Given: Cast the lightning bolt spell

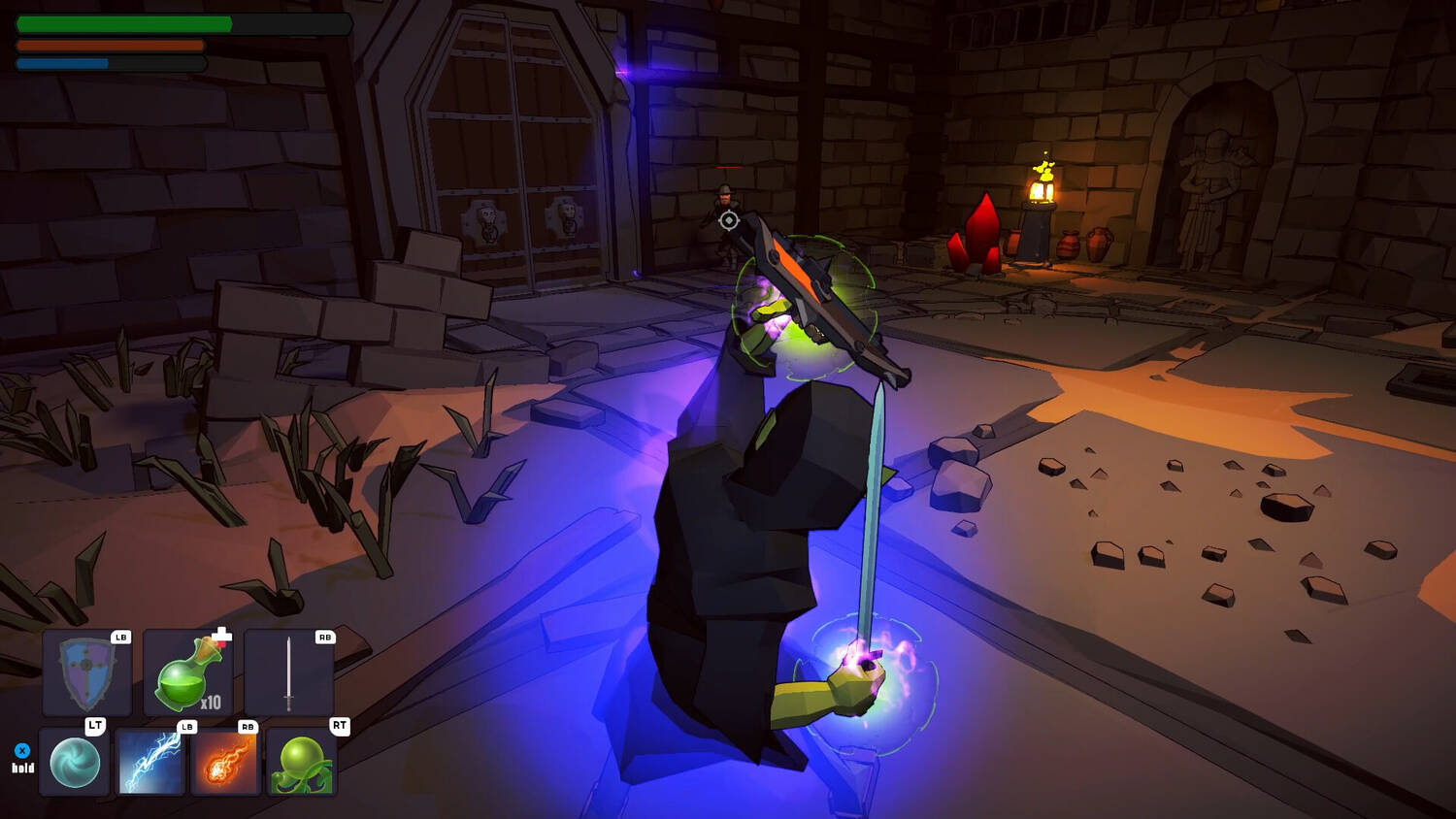Looking at the screenshot, I should tap(150, 762).
